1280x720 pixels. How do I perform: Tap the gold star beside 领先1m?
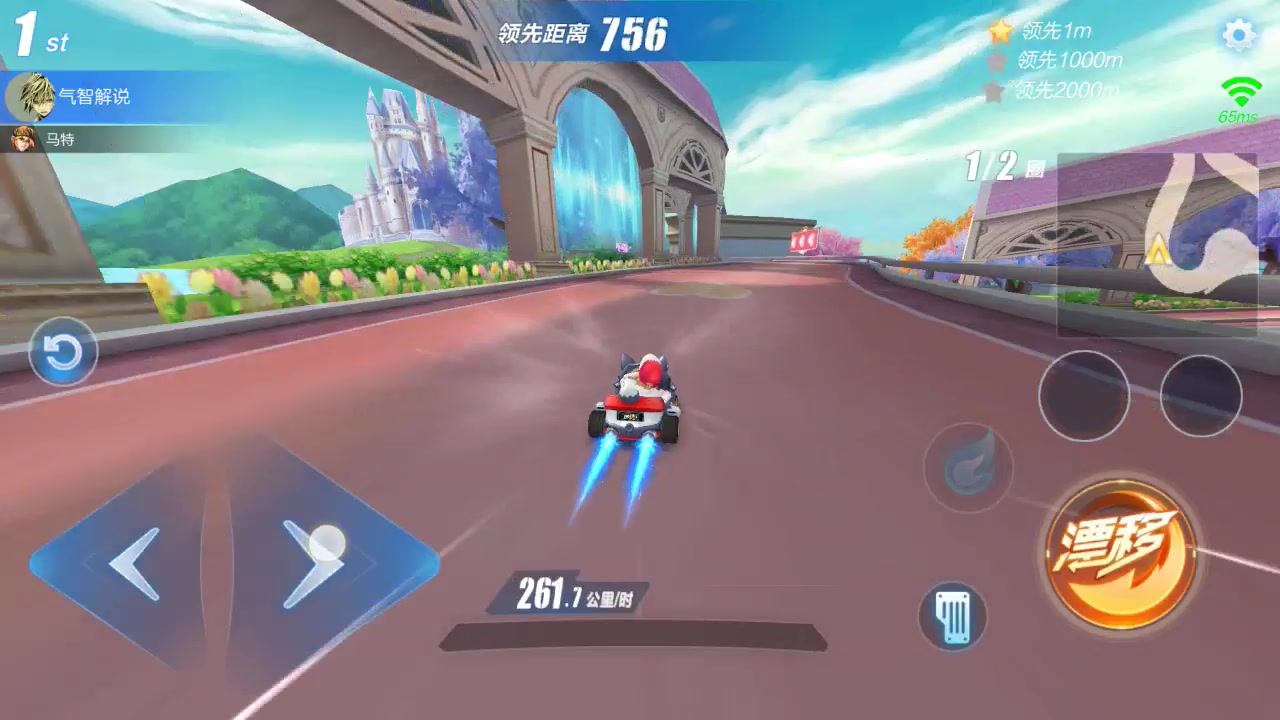(1000, 31)
